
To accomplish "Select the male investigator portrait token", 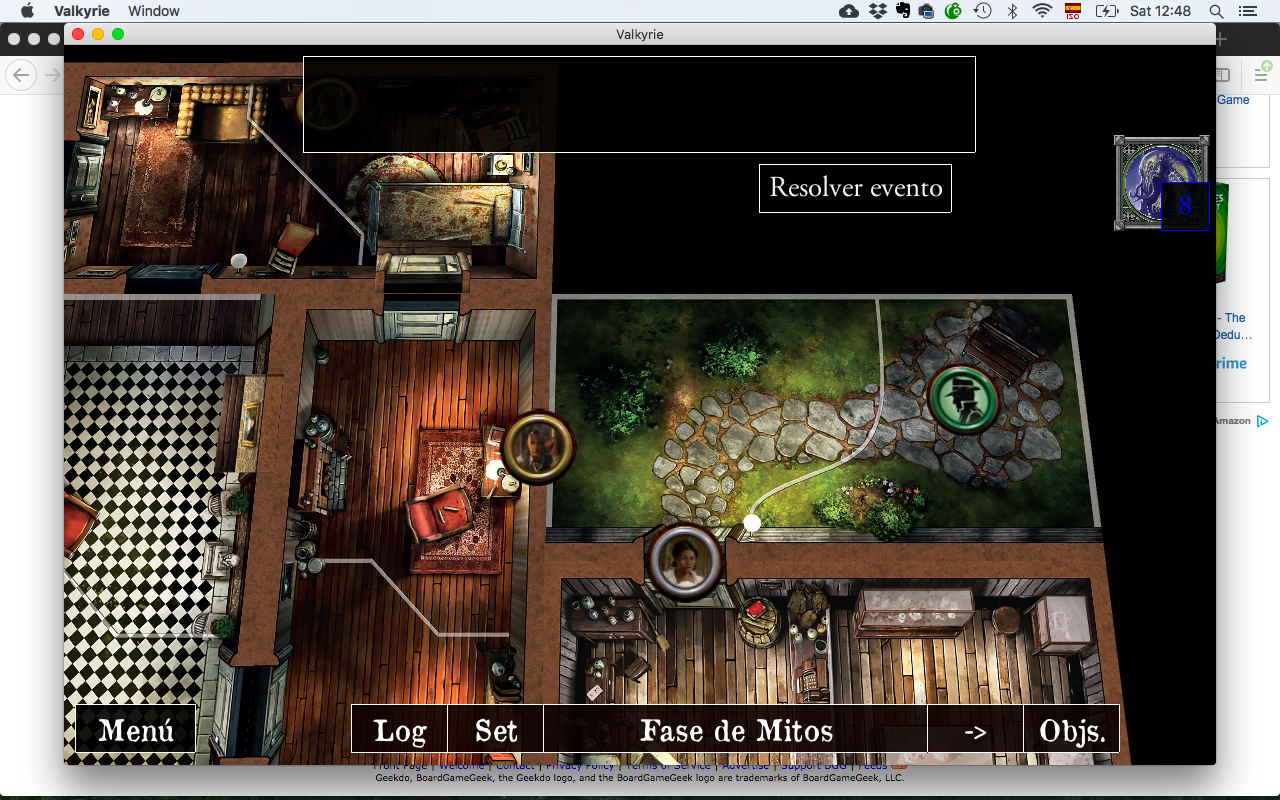I will (x=538, y=448).
